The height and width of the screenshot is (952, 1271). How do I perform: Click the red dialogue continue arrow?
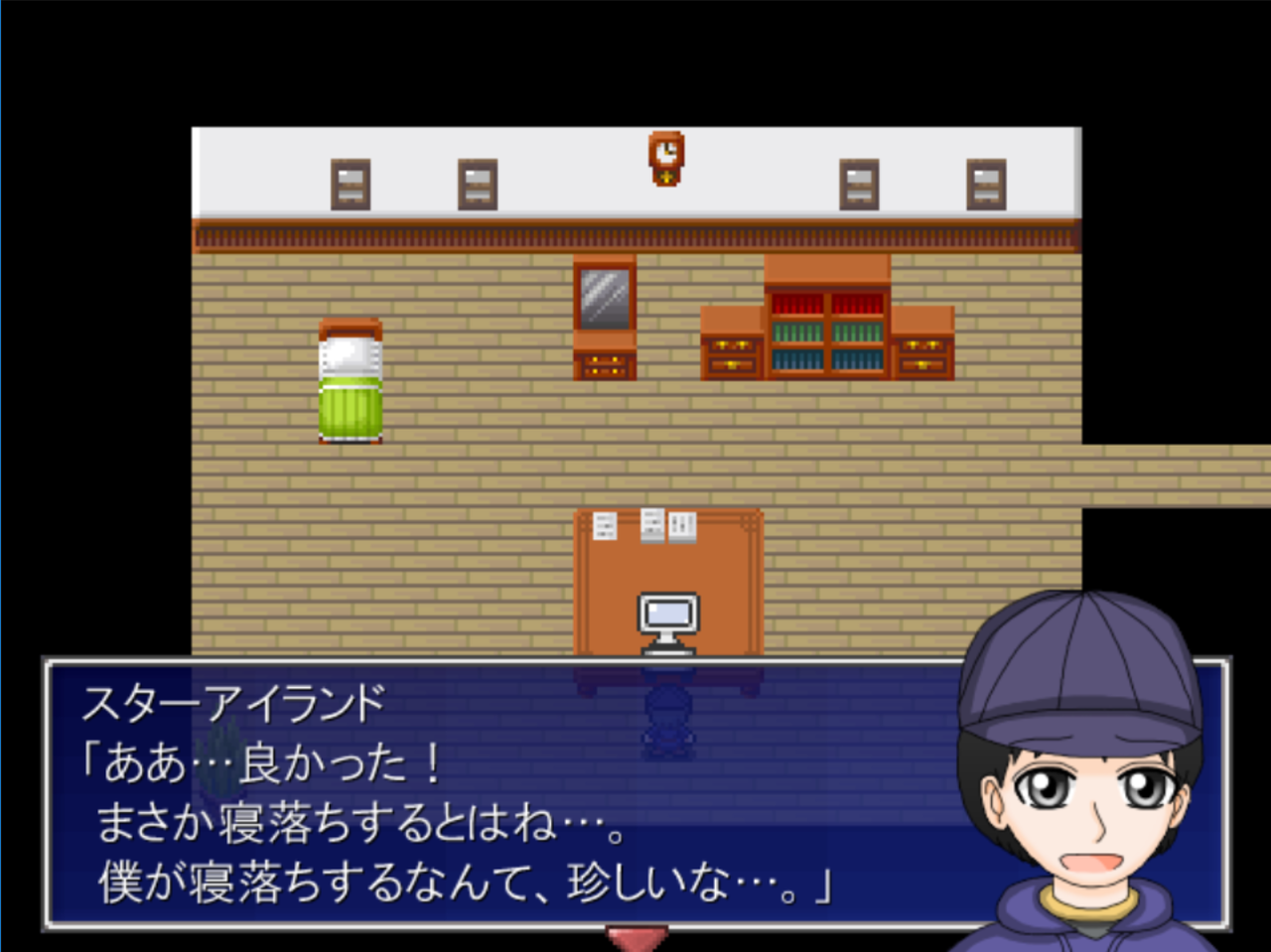(635, 938)
